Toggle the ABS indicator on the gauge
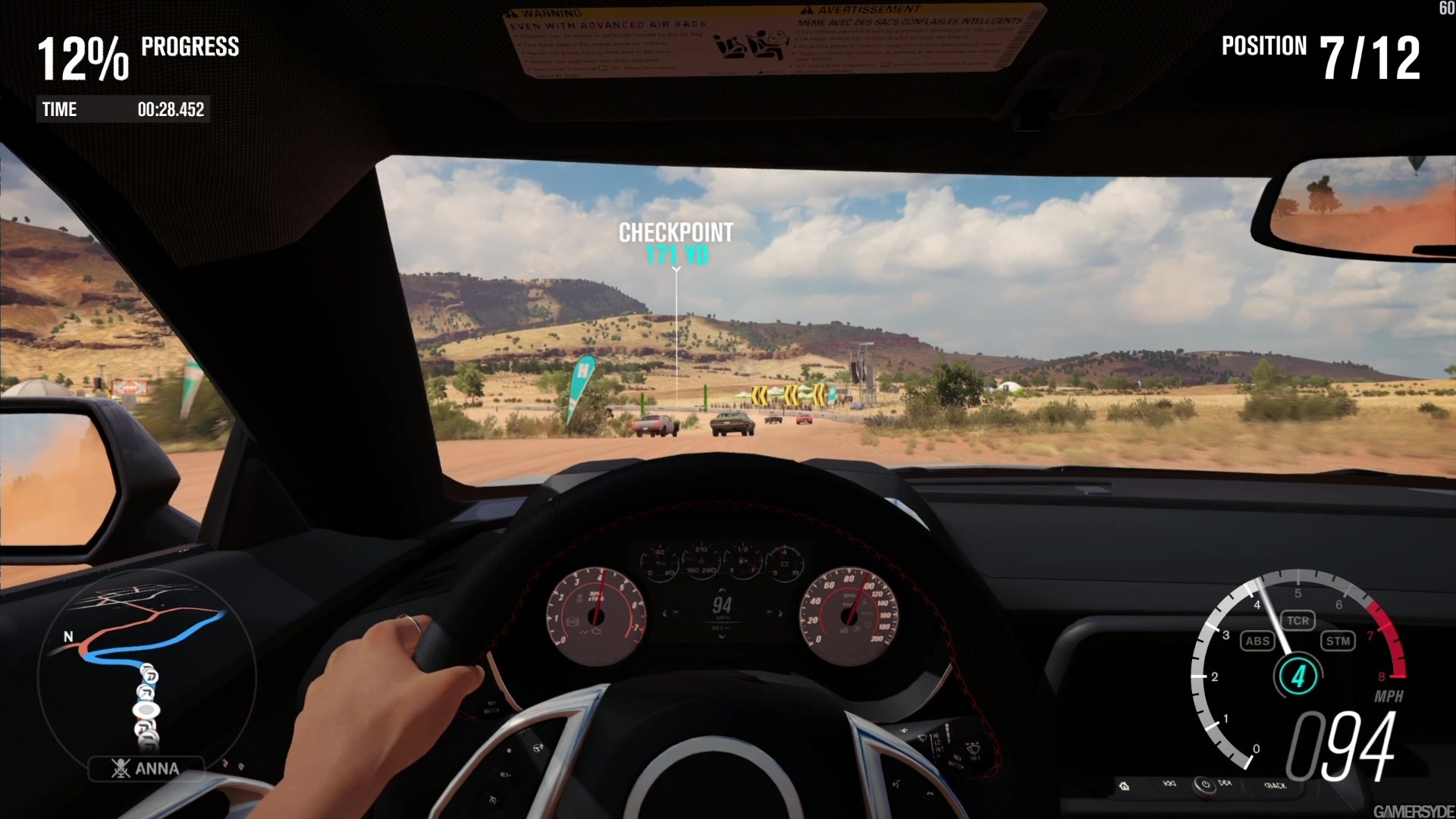Image resolution: width=1456 pixels, height=819 pixels. [1257, 641]
